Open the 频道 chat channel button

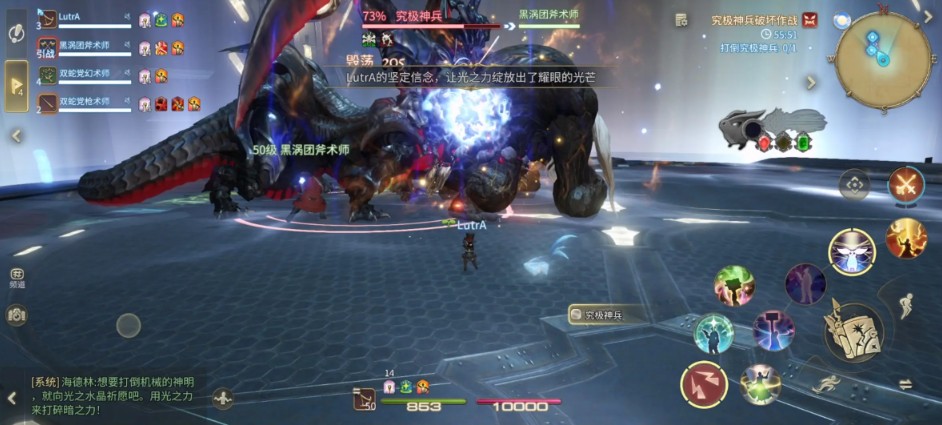[x=17, y=277]
